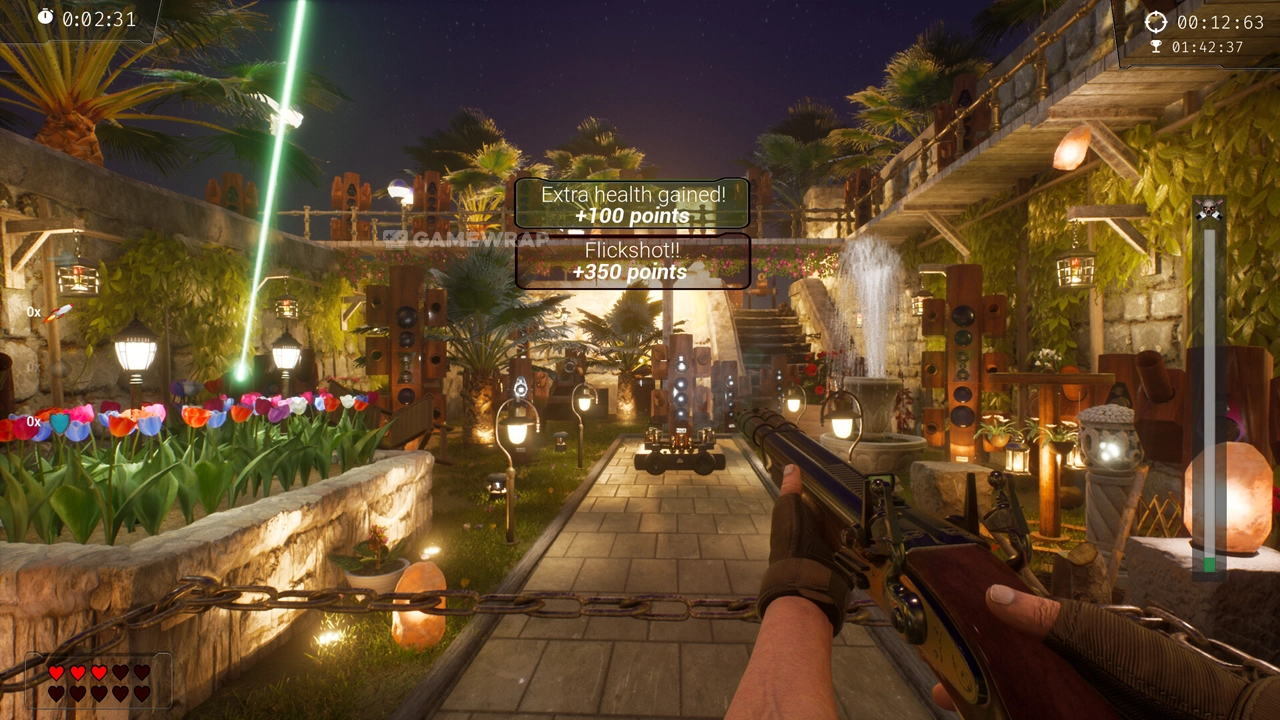1280x720 pixels.
Task: Click the stopwatch icon
Action: coord(46,17)
